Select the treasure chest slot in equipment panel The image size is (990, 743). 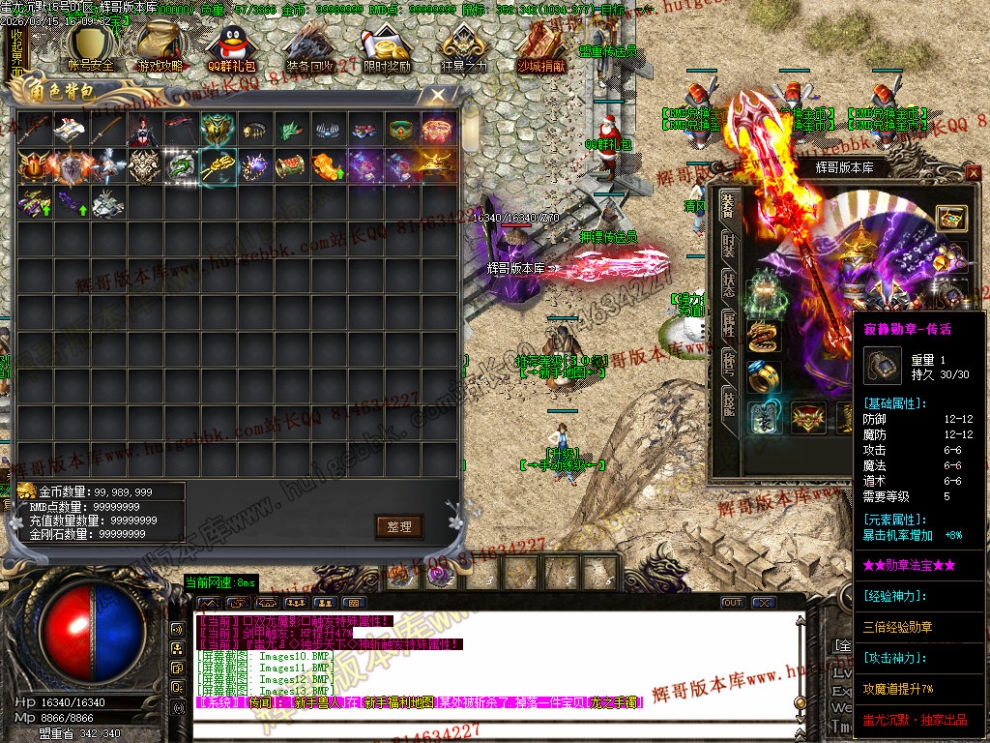pos(950,219)
